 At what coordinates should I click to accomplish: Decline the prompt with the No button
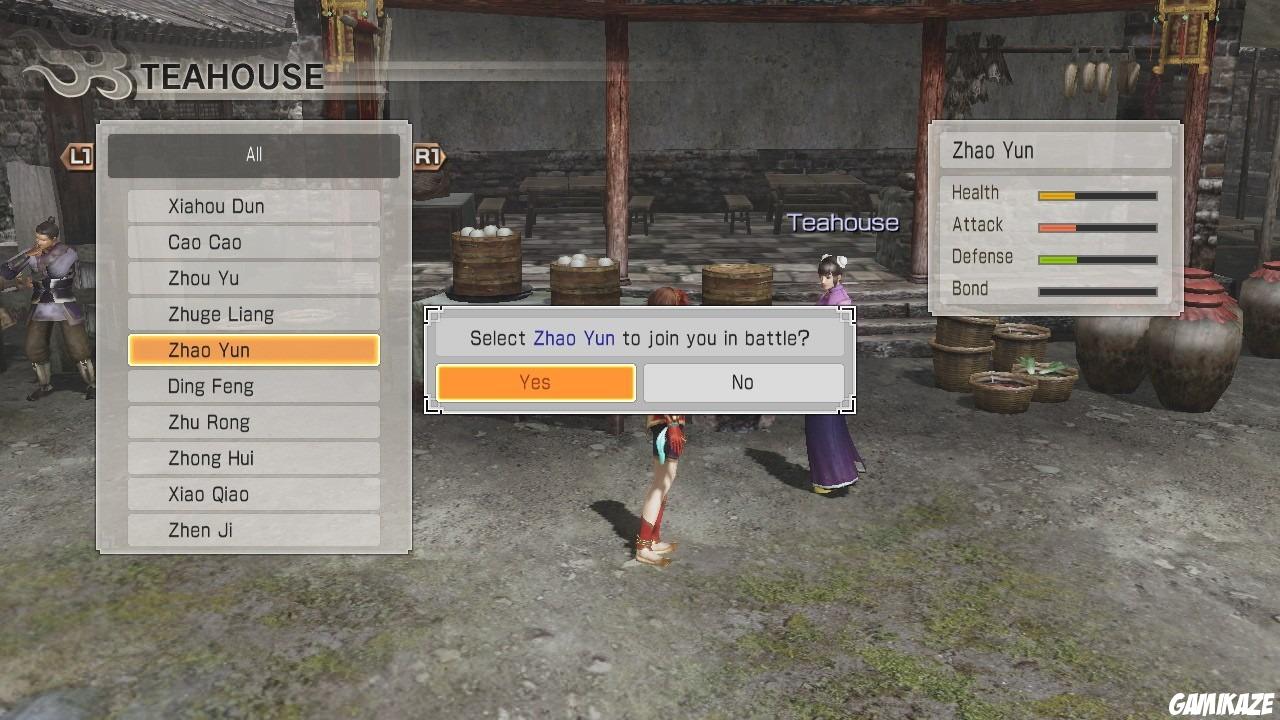(x=742, y=382)
